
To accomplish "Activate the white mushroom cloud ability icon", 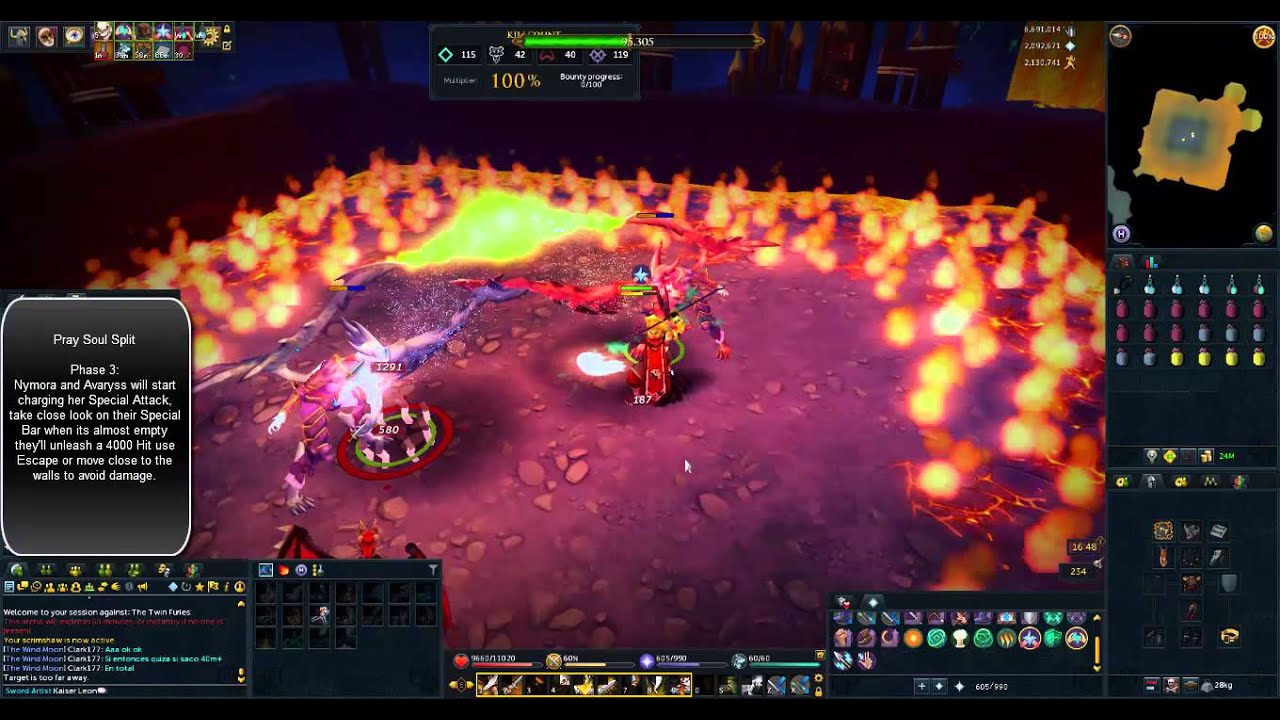I will coord(960,638).
